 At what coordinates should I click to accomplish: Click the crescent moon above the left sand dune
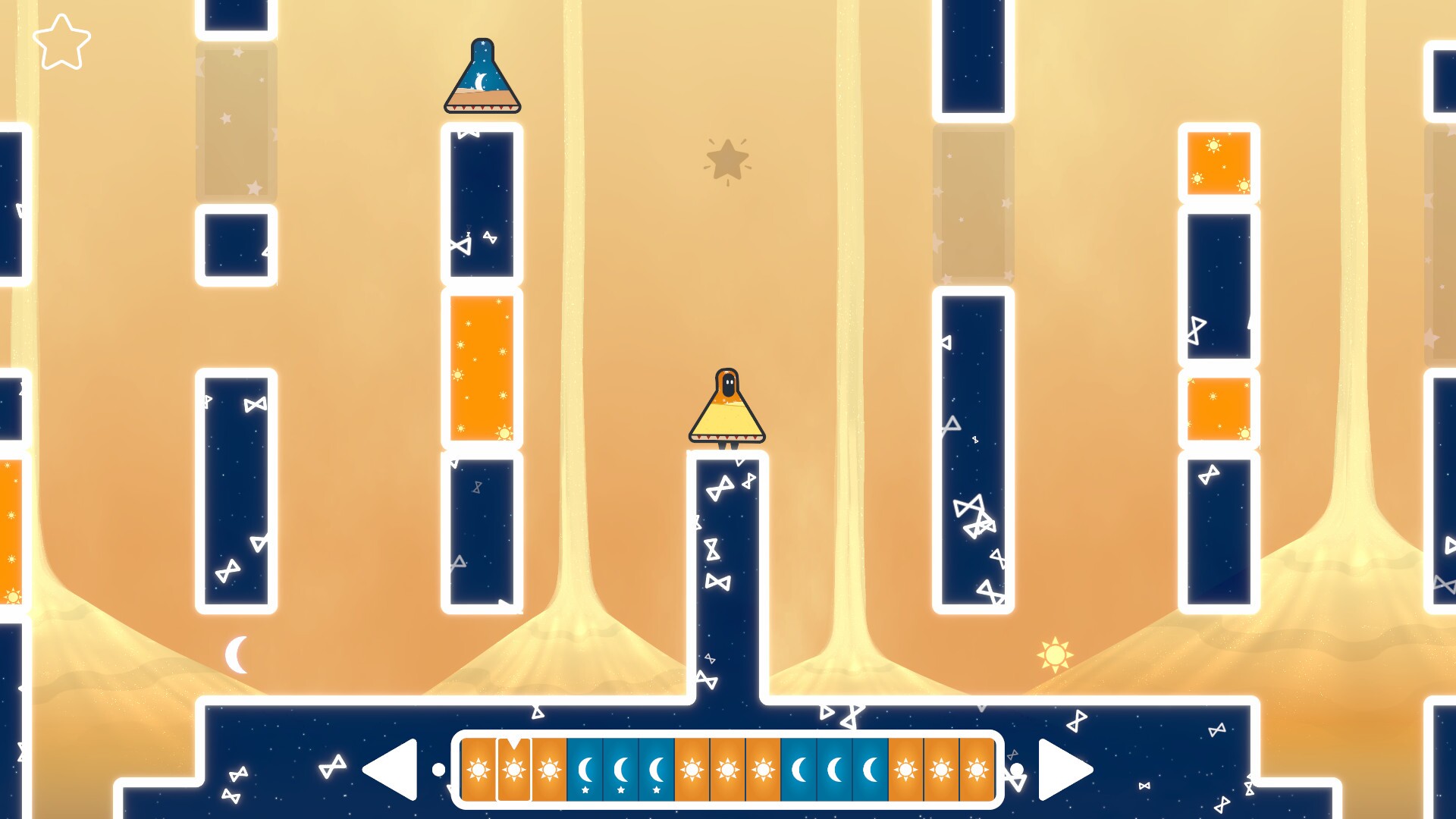(x=237, y=651)
